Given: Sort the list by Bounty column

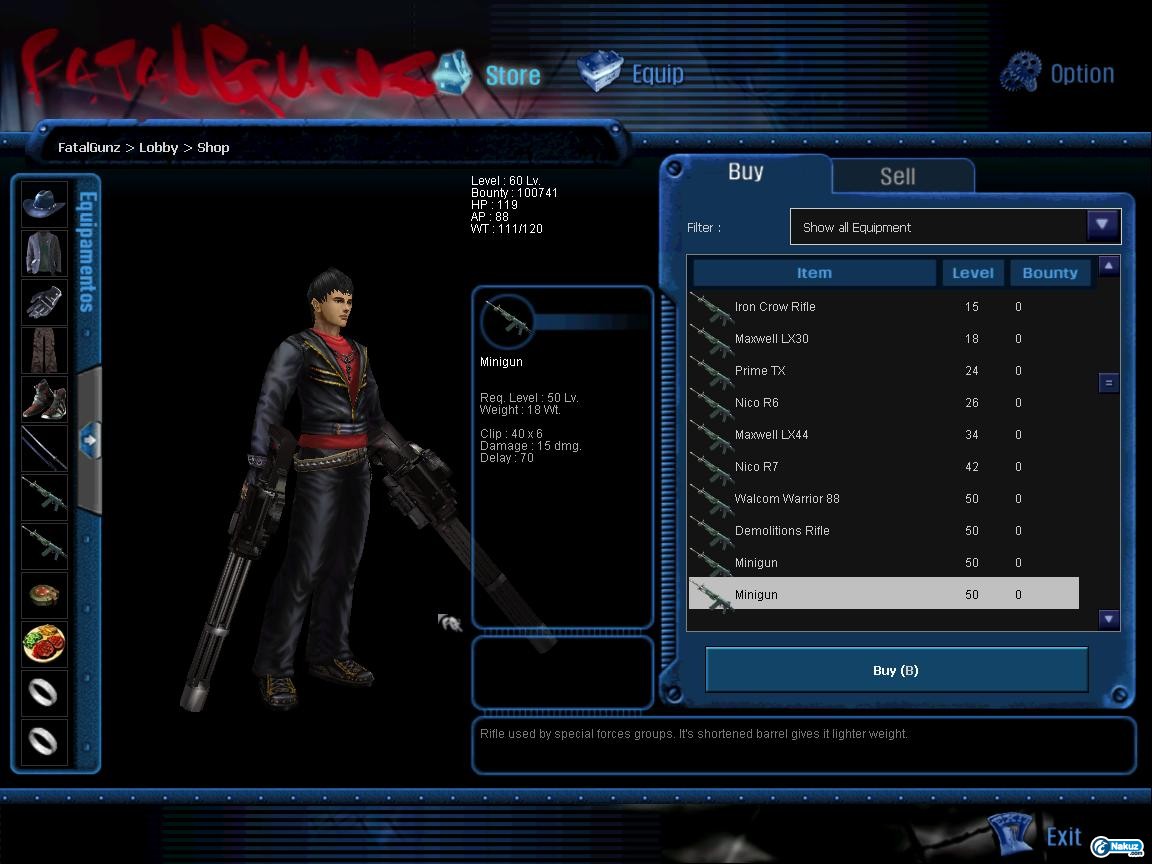Looking at the screenshot, I should 1049,273.
